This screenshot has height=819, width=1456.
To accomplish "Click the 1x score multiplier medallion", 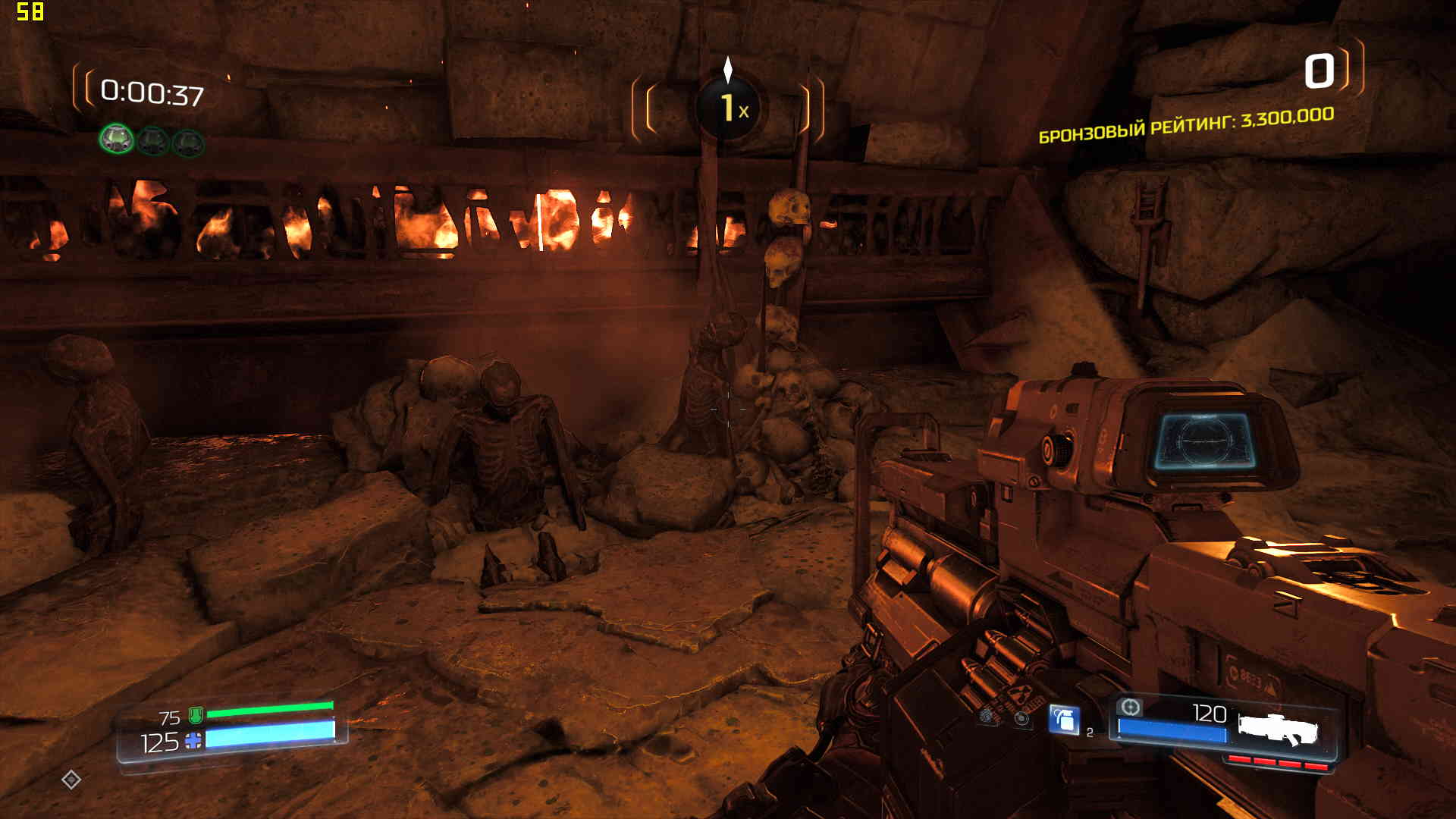I will click(729, 108).
